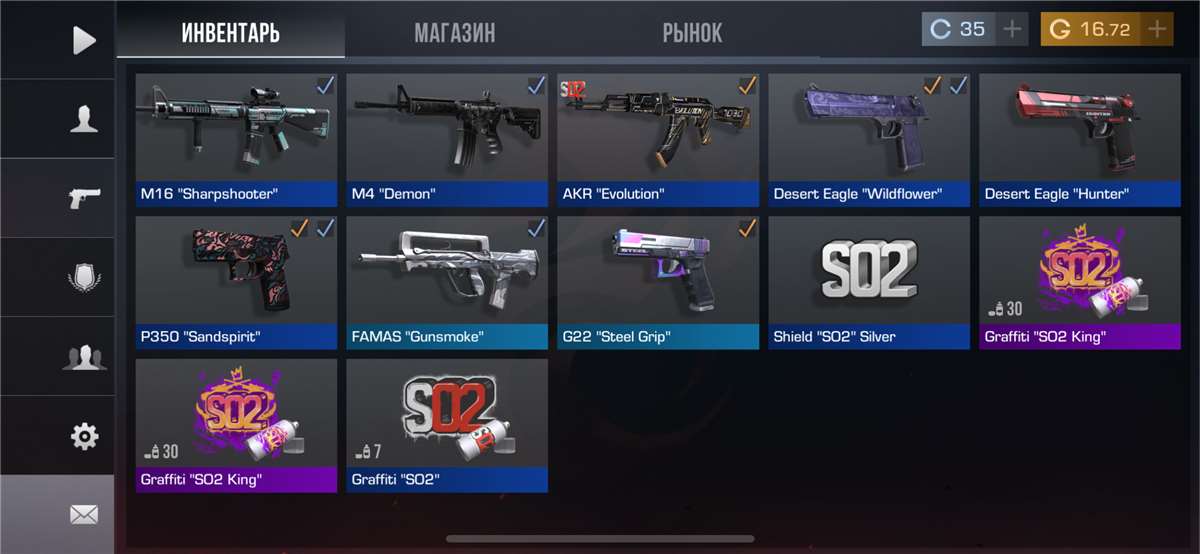The width and height of the screenshot is (1200, 554).
Task: Select the Инвентарь tab
Action: point(230,32)
